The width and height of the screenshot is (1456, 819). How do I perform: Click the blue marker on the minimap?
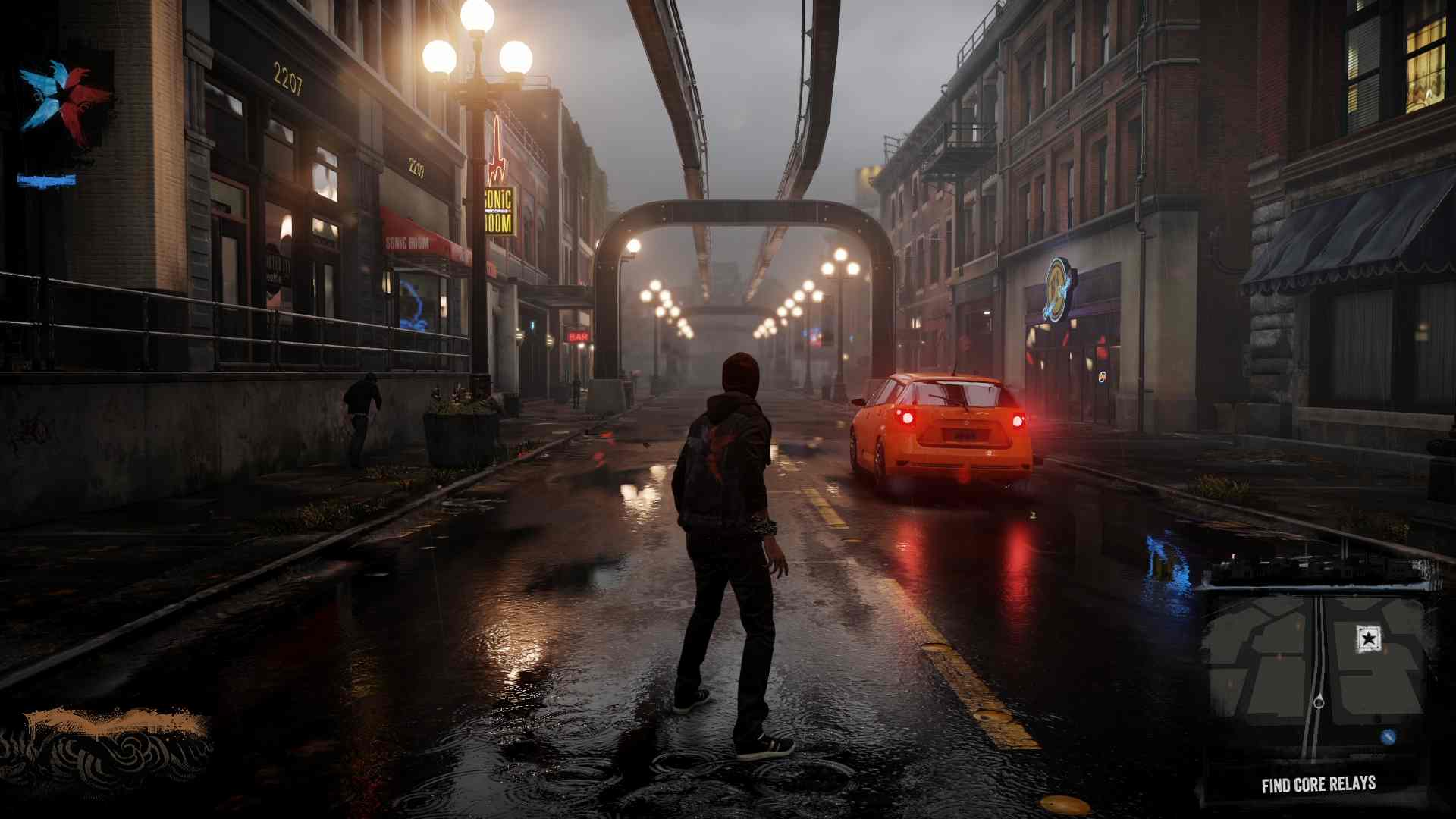tap(1389, 736)
